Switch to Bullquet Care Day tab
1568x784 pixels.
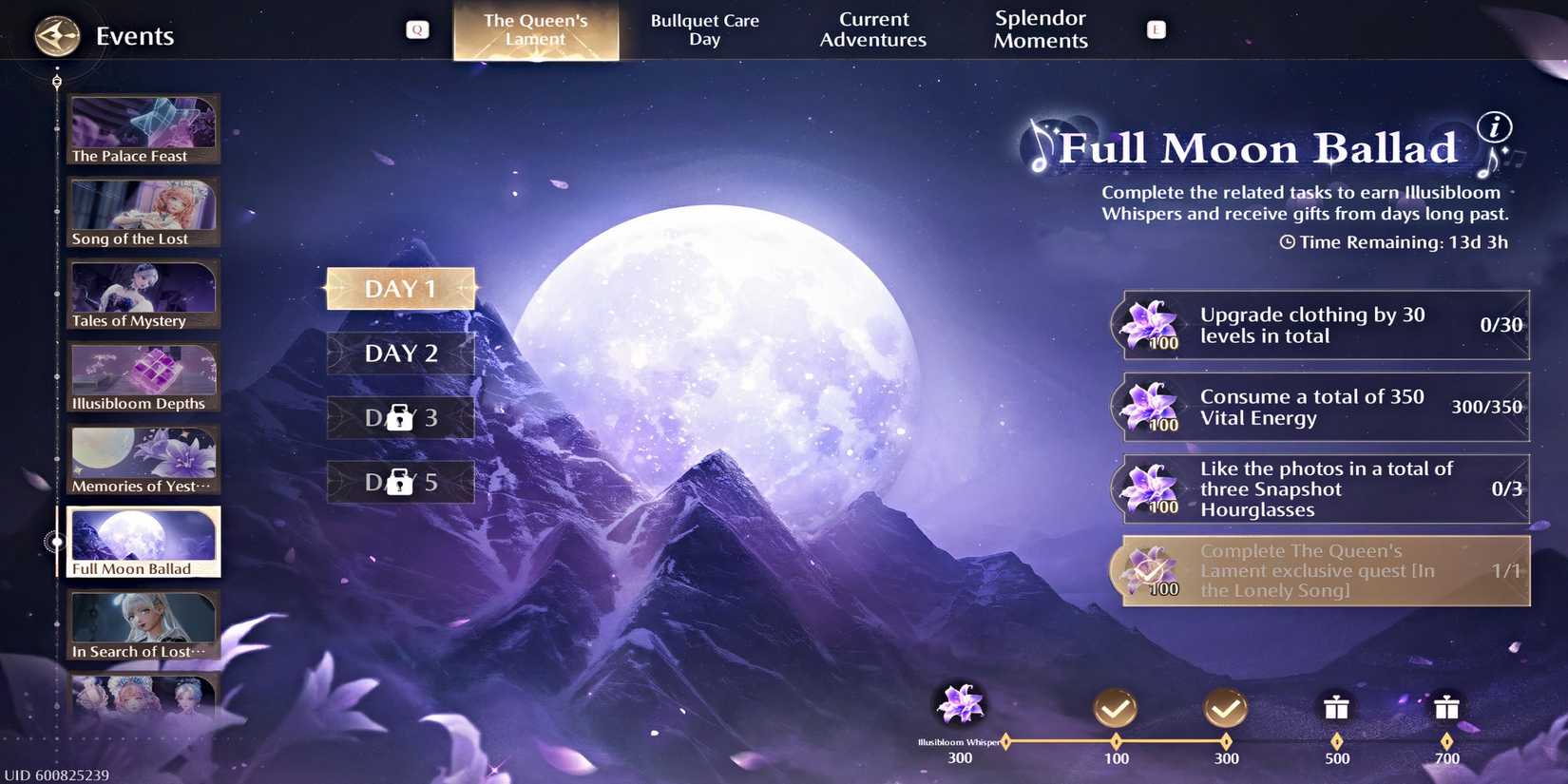(703, 29)
